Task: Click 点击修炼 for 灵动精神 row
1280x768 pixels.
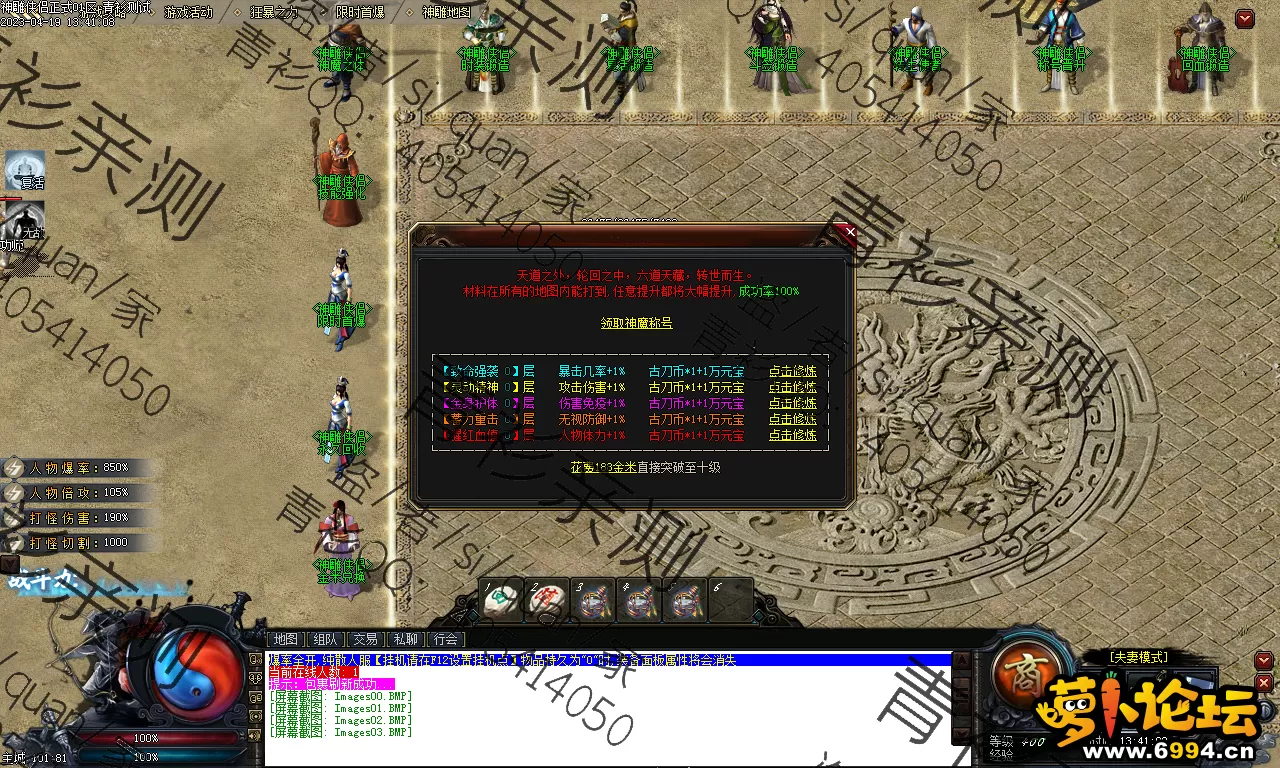Action: pyautogui.click(x=792, y=387)
